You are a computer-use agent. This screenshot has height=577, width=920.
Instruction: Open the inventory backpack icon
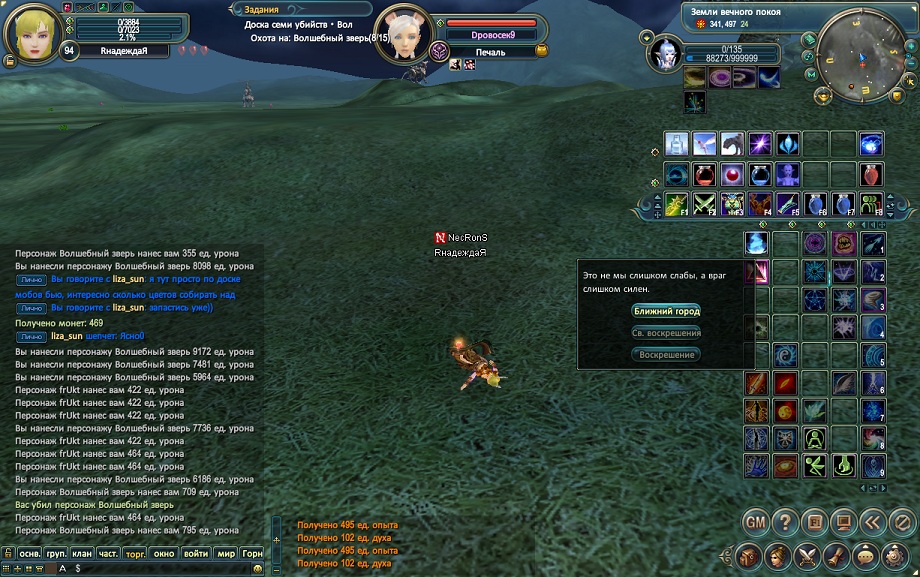click(747, 556)
